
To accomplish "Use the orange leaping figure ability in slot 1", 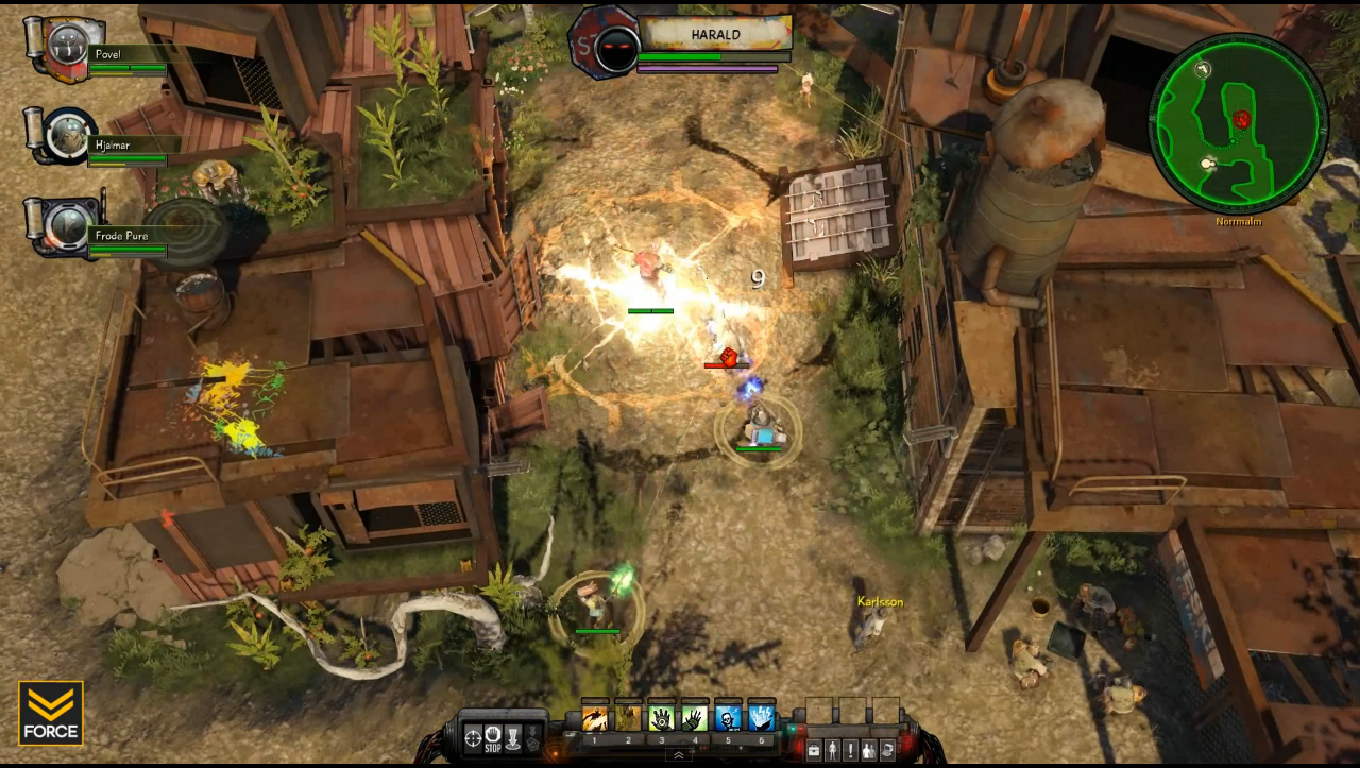I will 595,719.
